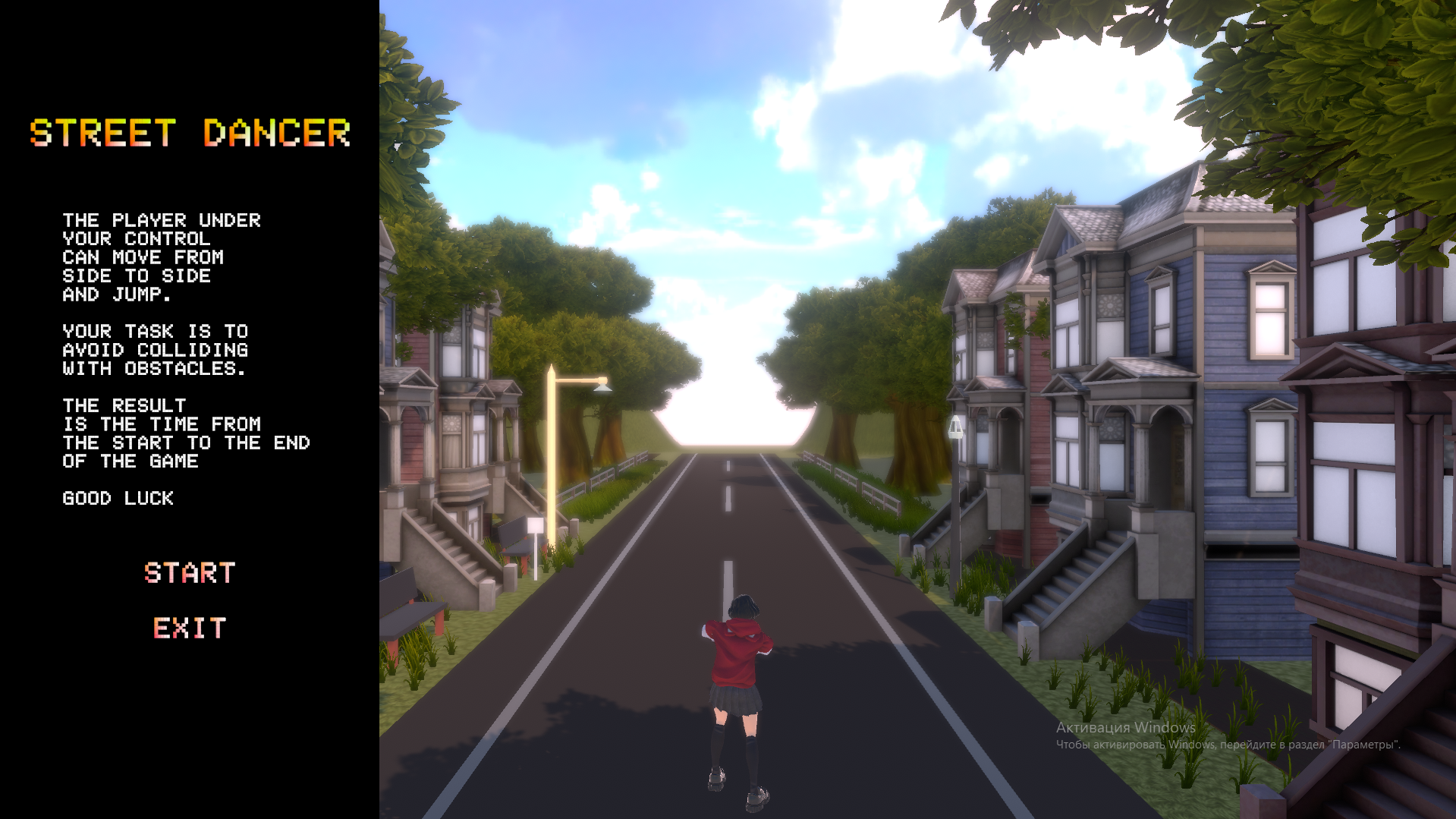1456x819 pixels.
Task: Click the STREET DANCER title logo
Action: (x=189, y=134)
